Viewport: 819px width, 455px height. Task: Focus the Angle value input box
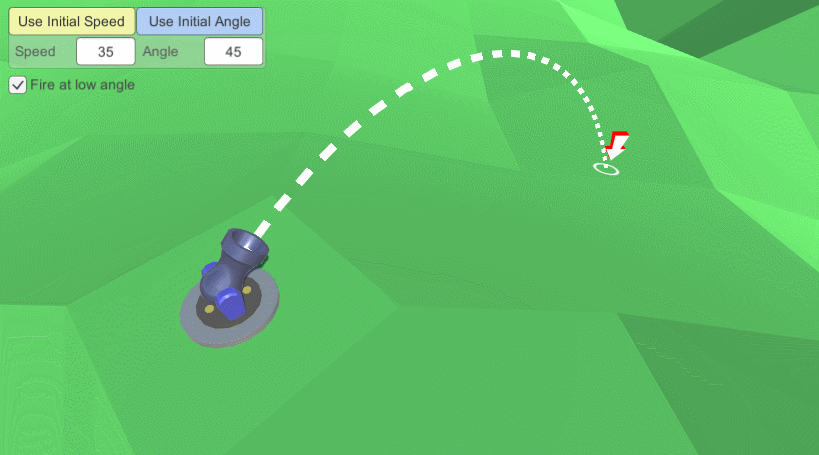click(233, 51)
